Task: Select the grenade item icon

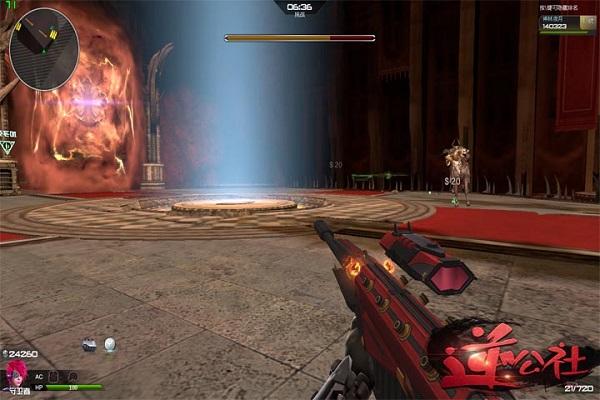Action: 89,345
